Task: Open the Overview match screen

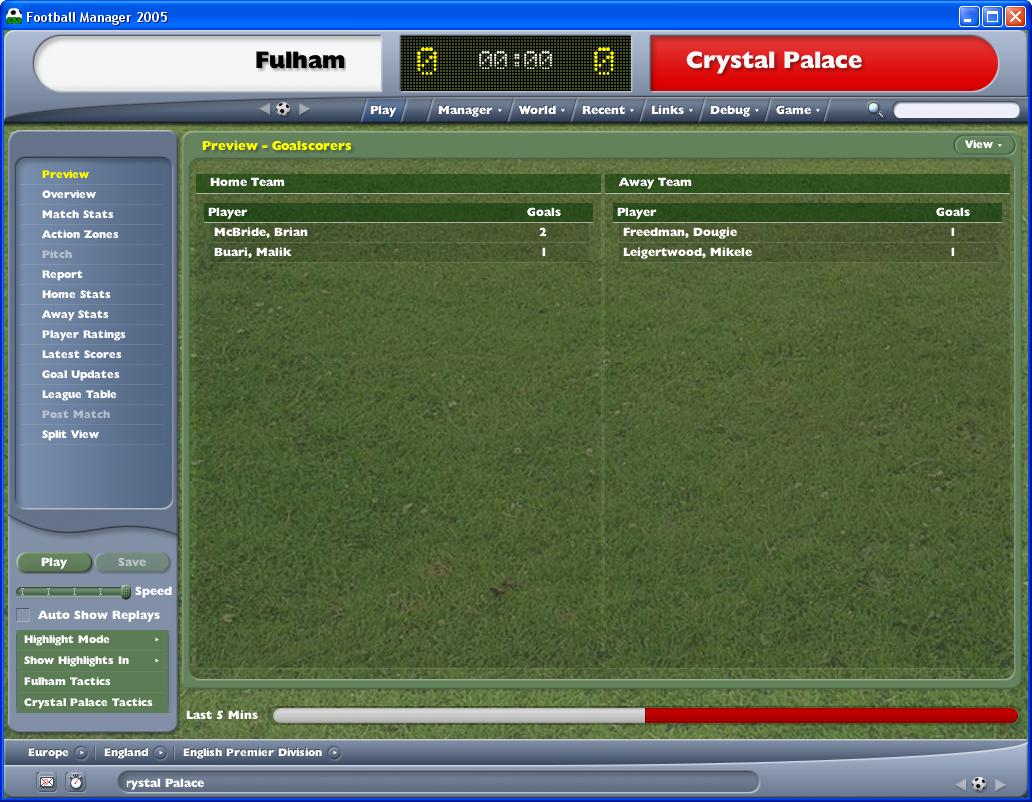Action: coord(69,194)
